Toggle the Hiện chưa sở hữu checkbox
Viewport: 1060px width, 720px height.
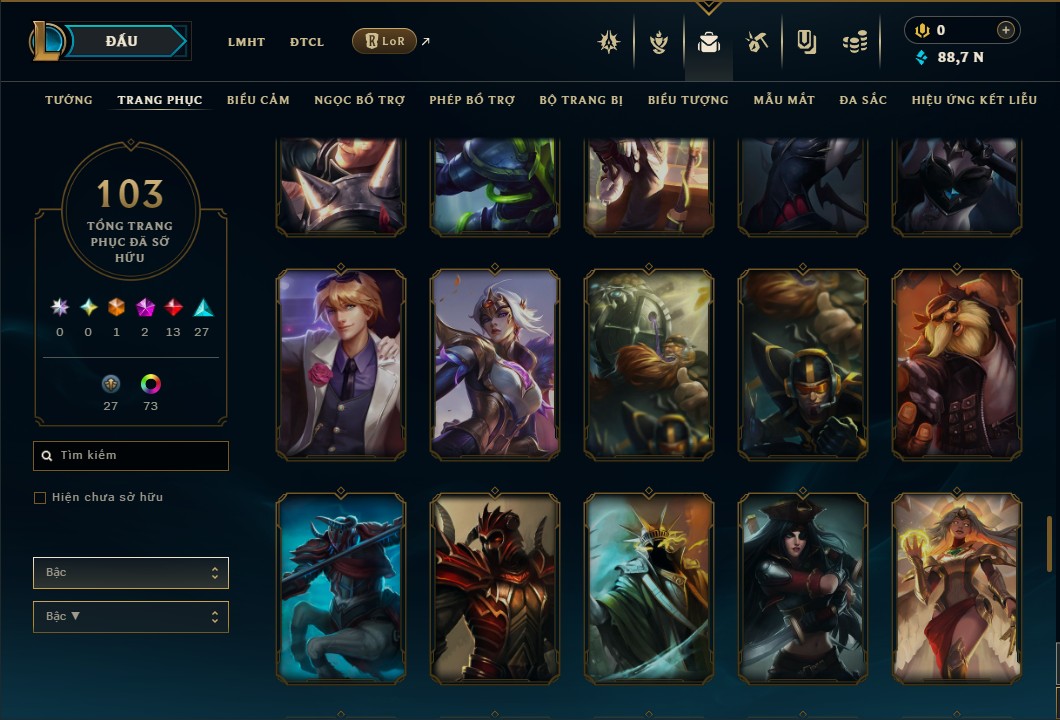pos(40,498)
